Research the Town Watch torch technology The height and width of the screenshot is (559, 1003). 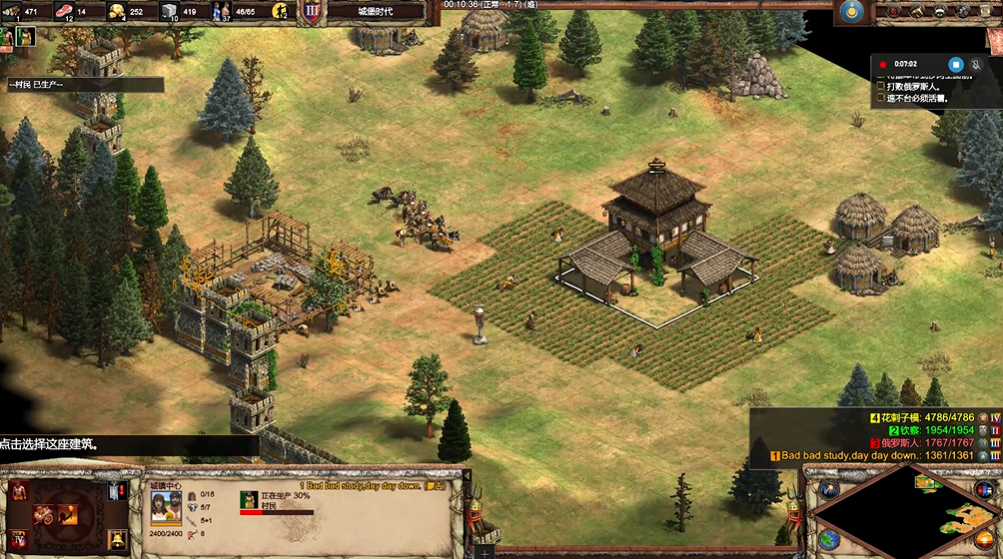pos(68,514)
